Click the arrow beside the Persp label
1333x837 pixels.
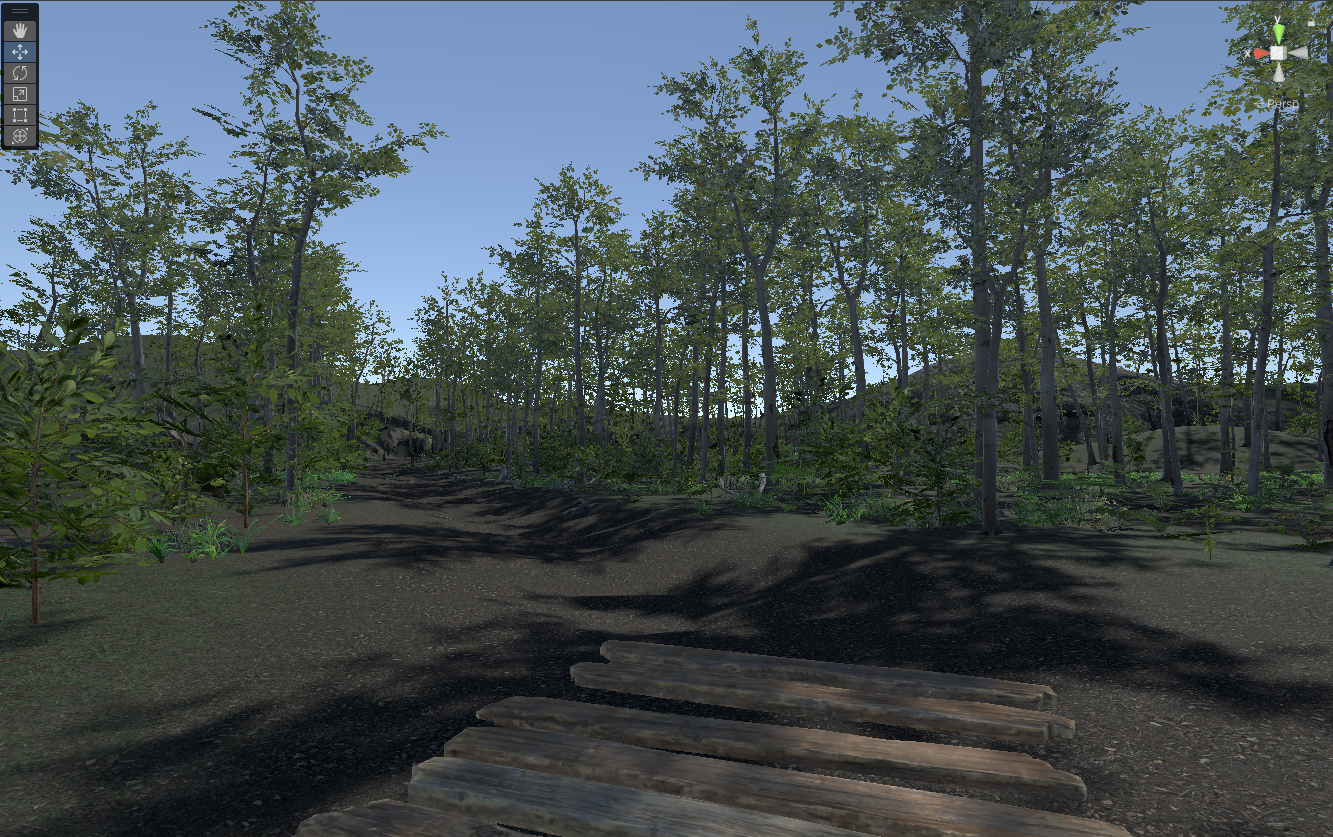click(x=1261, y=102)
